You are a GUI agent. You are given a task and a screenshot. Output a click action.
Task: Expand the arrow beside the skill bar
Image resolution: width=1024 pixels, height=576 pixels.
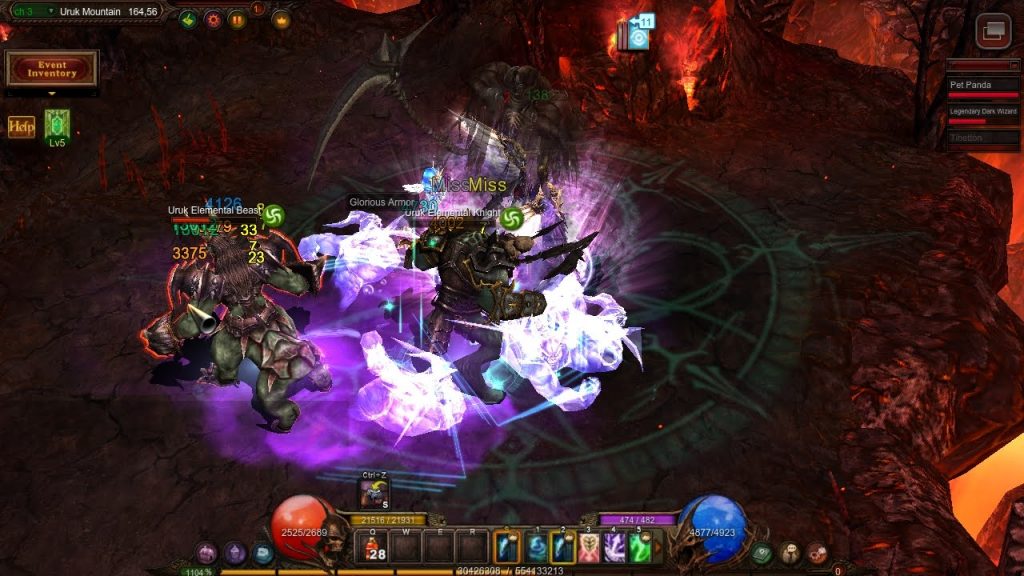pyautogui.click(x=658, y=547)
